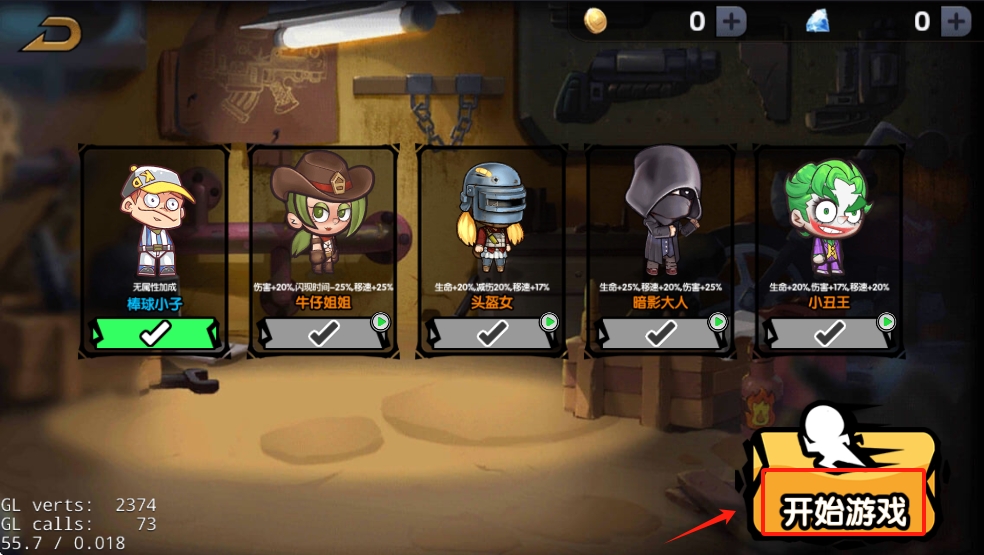Click the gray checkmark button under 牛仔姐姐

pyautogui.click(x=322, y=334)
